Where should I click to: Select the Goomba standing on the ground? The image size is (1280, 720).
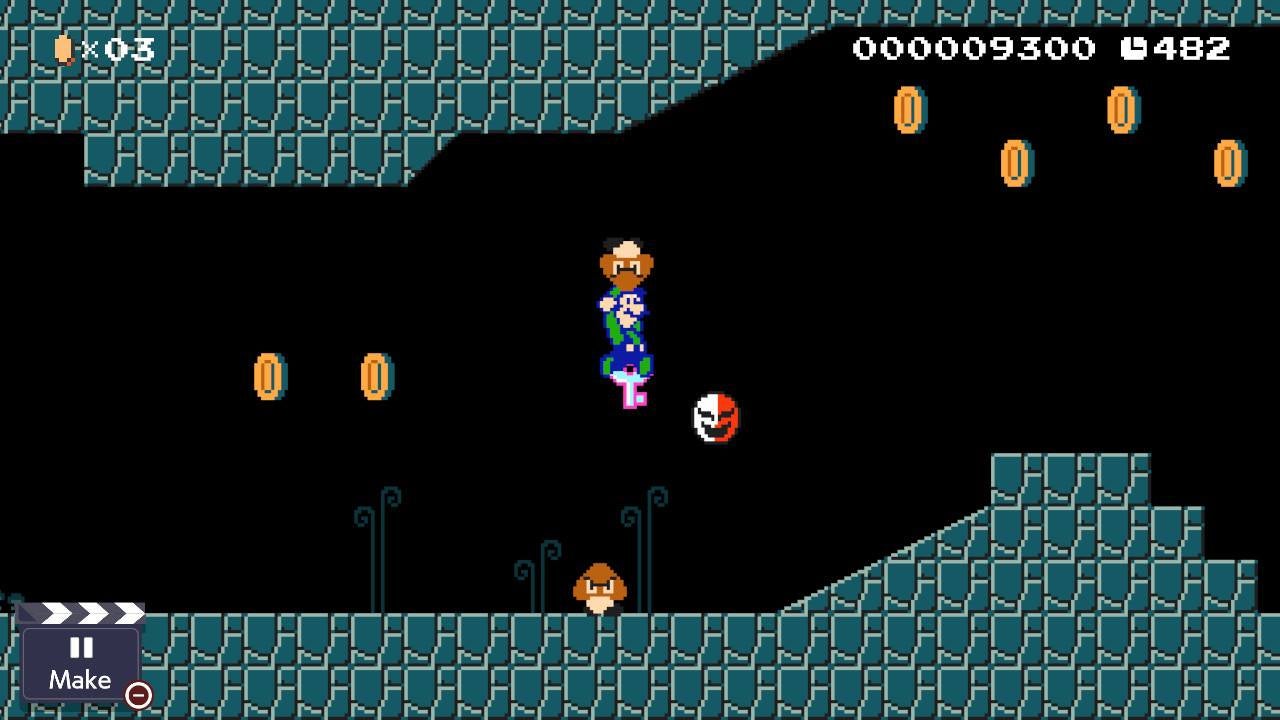click(600, 590)
